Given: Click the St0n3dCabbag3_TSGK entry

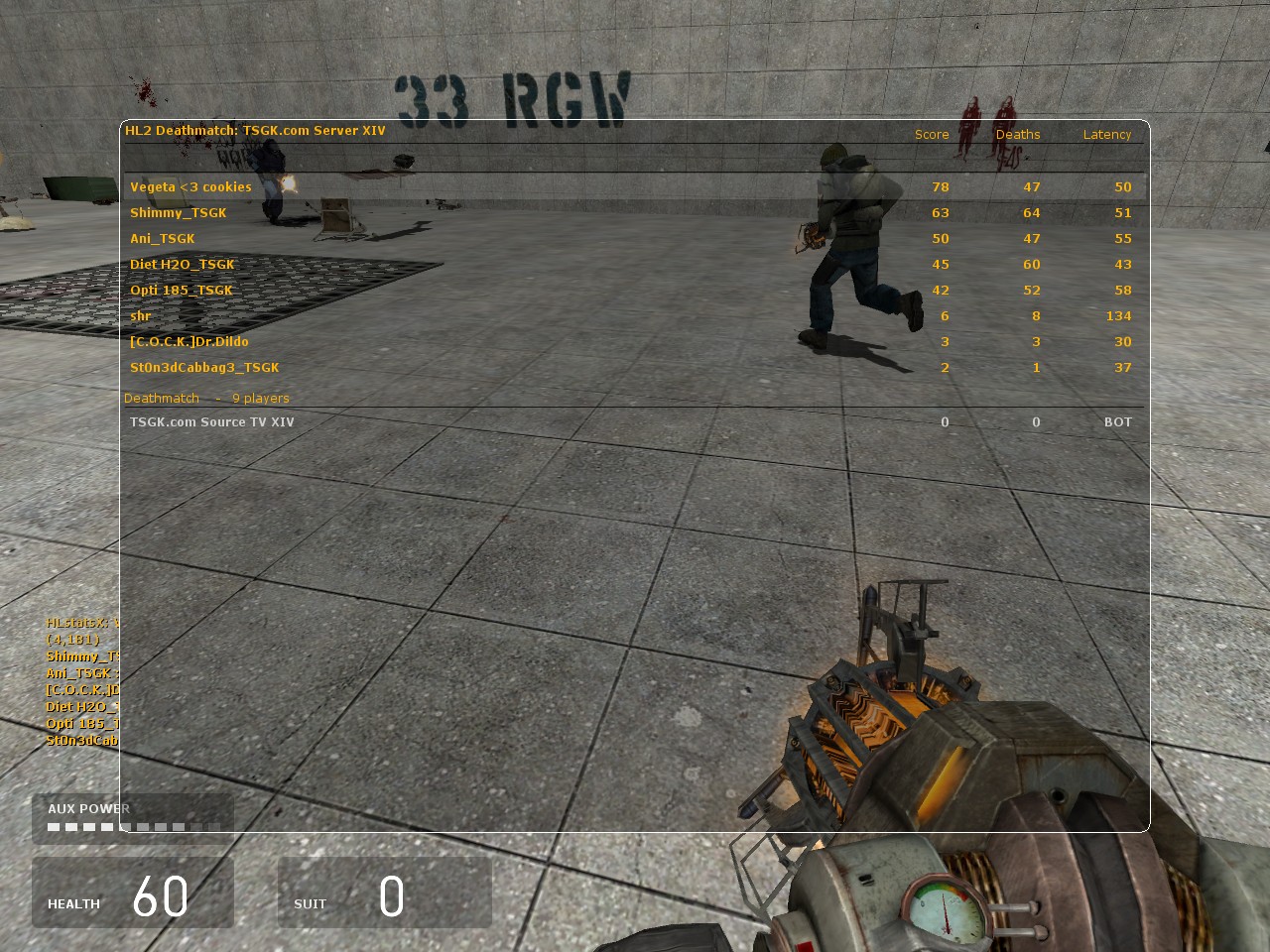Looking at the screenshot, I should [x=204, y=367].
